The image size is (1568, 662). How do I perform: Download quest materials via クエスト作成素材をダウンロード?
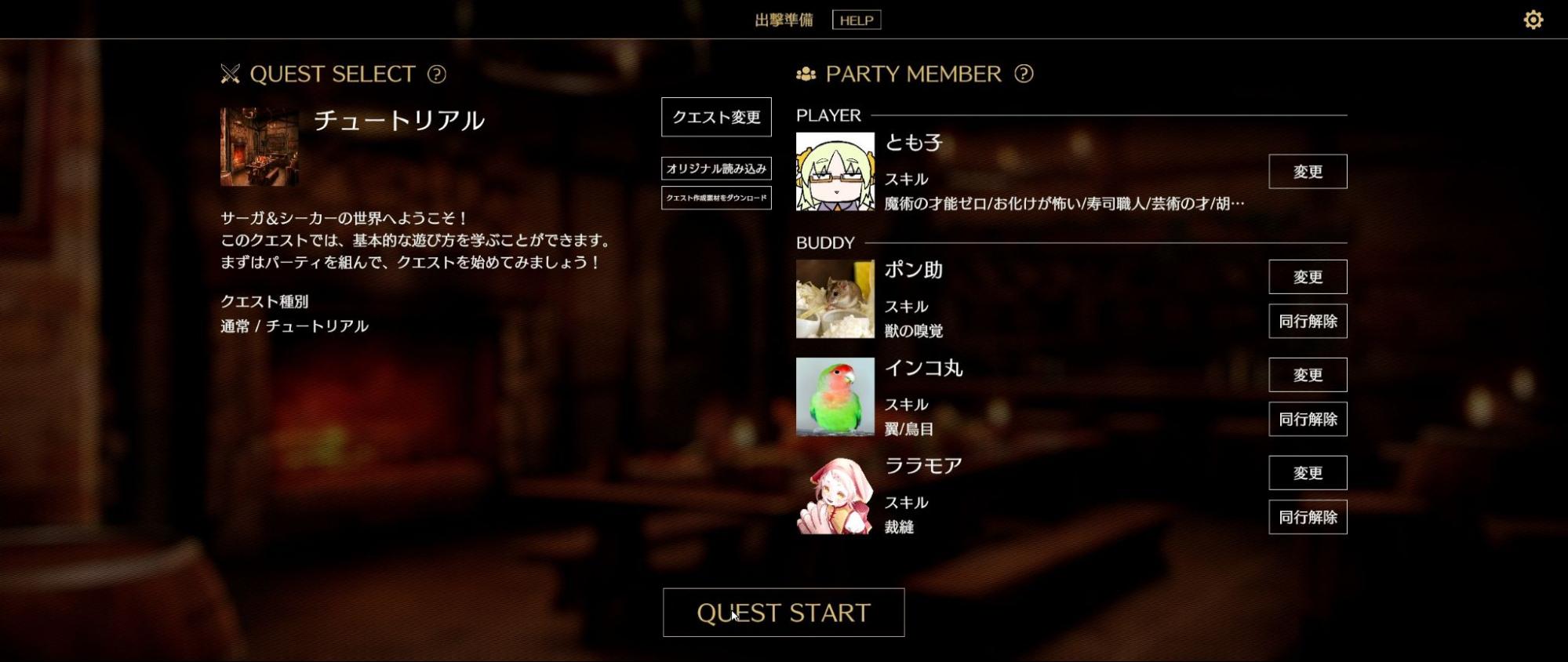[715, 199]
